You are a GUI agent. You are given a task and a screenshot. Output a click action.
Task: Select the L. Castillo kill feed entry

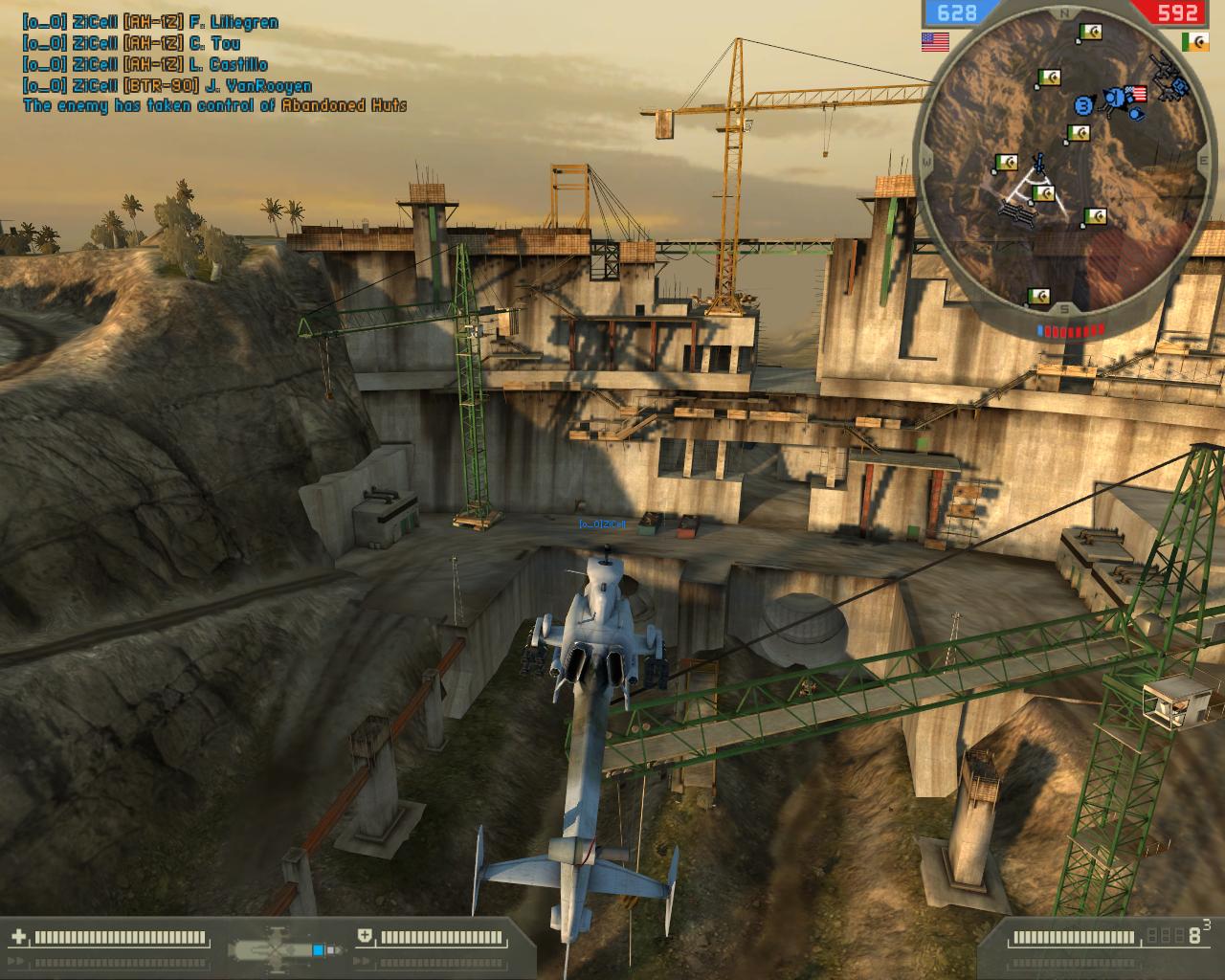[x=145, y=64]
